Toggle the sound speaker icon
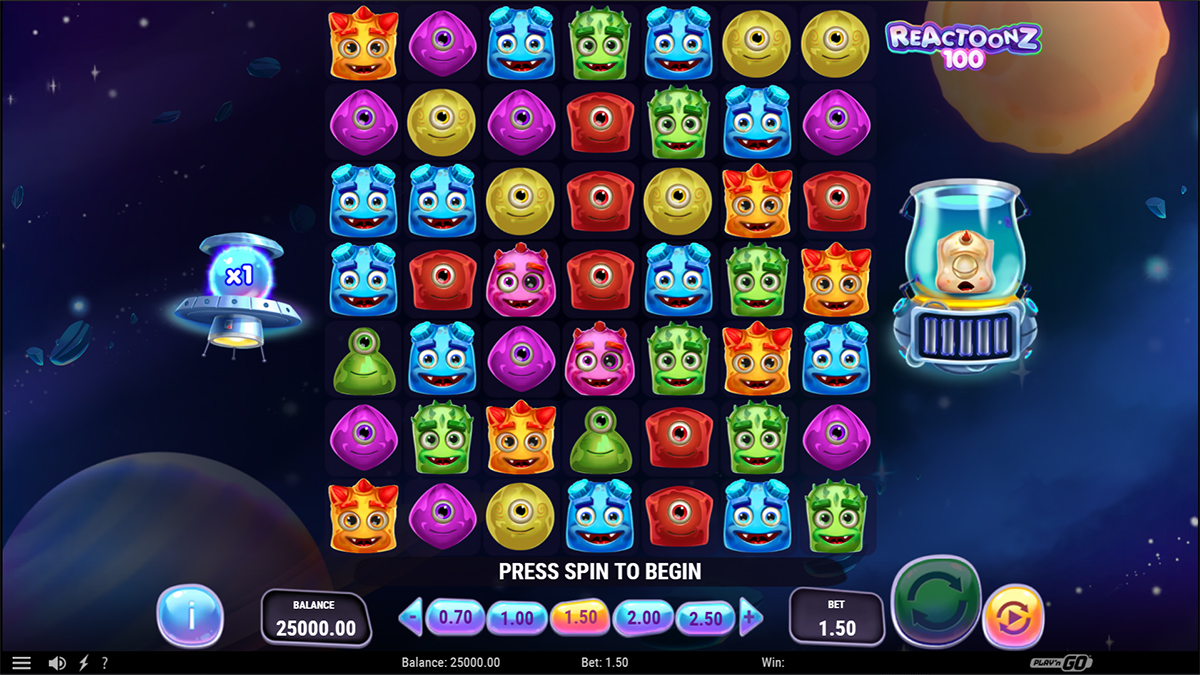The width and height of the screenshot is (1200, 675). (x=57, y=663)
